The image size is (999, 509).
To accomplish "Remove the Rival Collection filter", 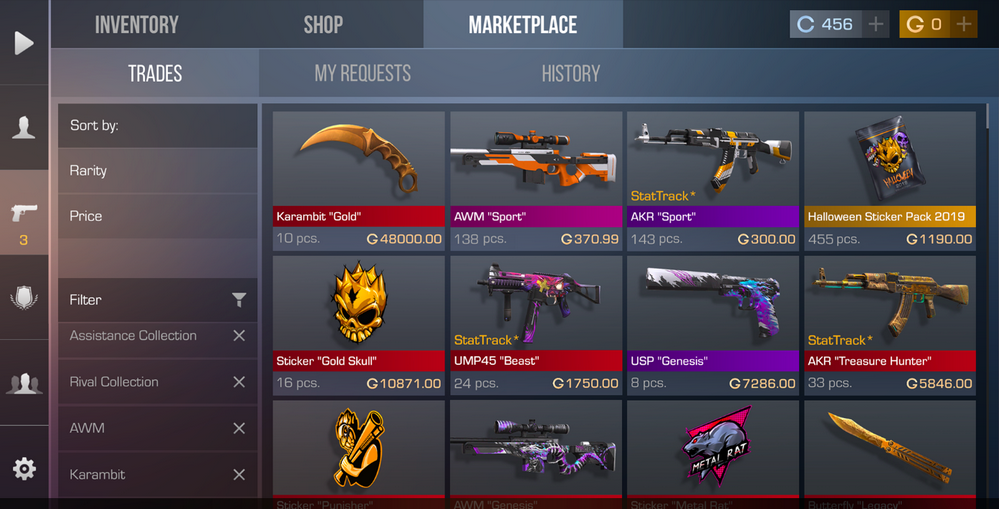I will tap(239, 382).
